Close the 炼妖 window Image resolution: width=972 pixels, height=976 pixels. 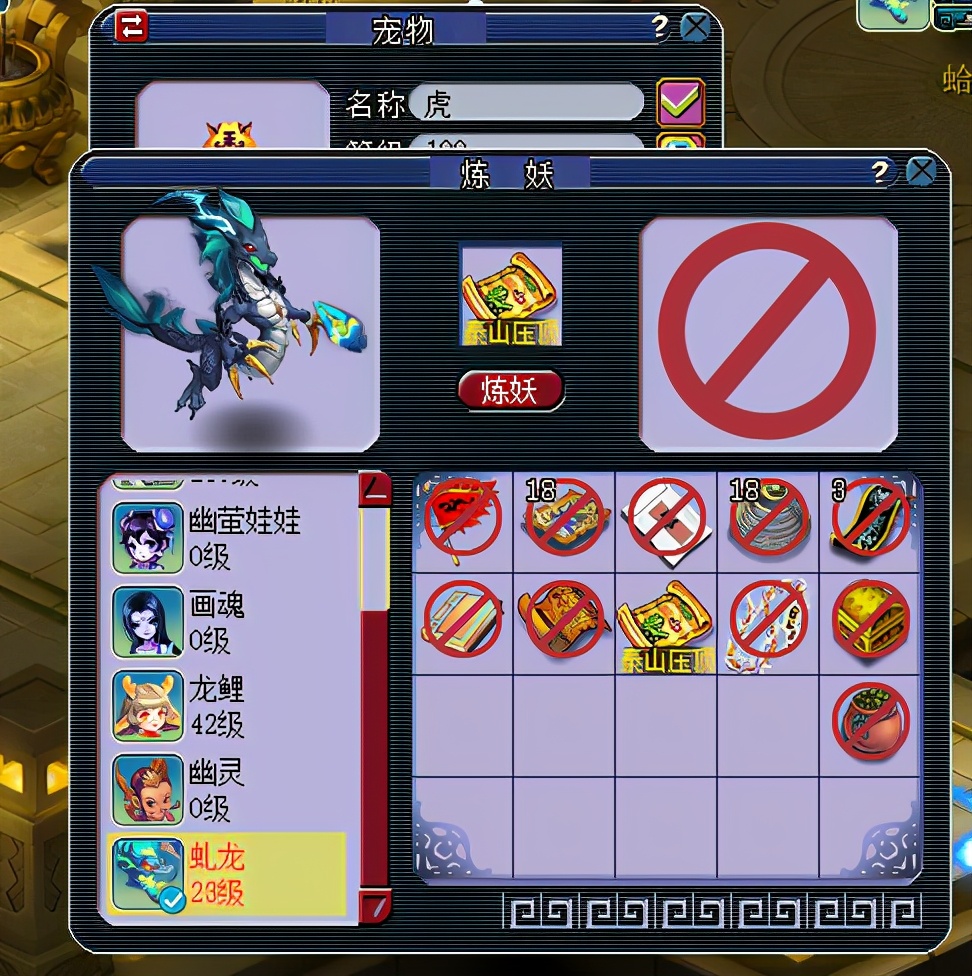coord(920,173)
